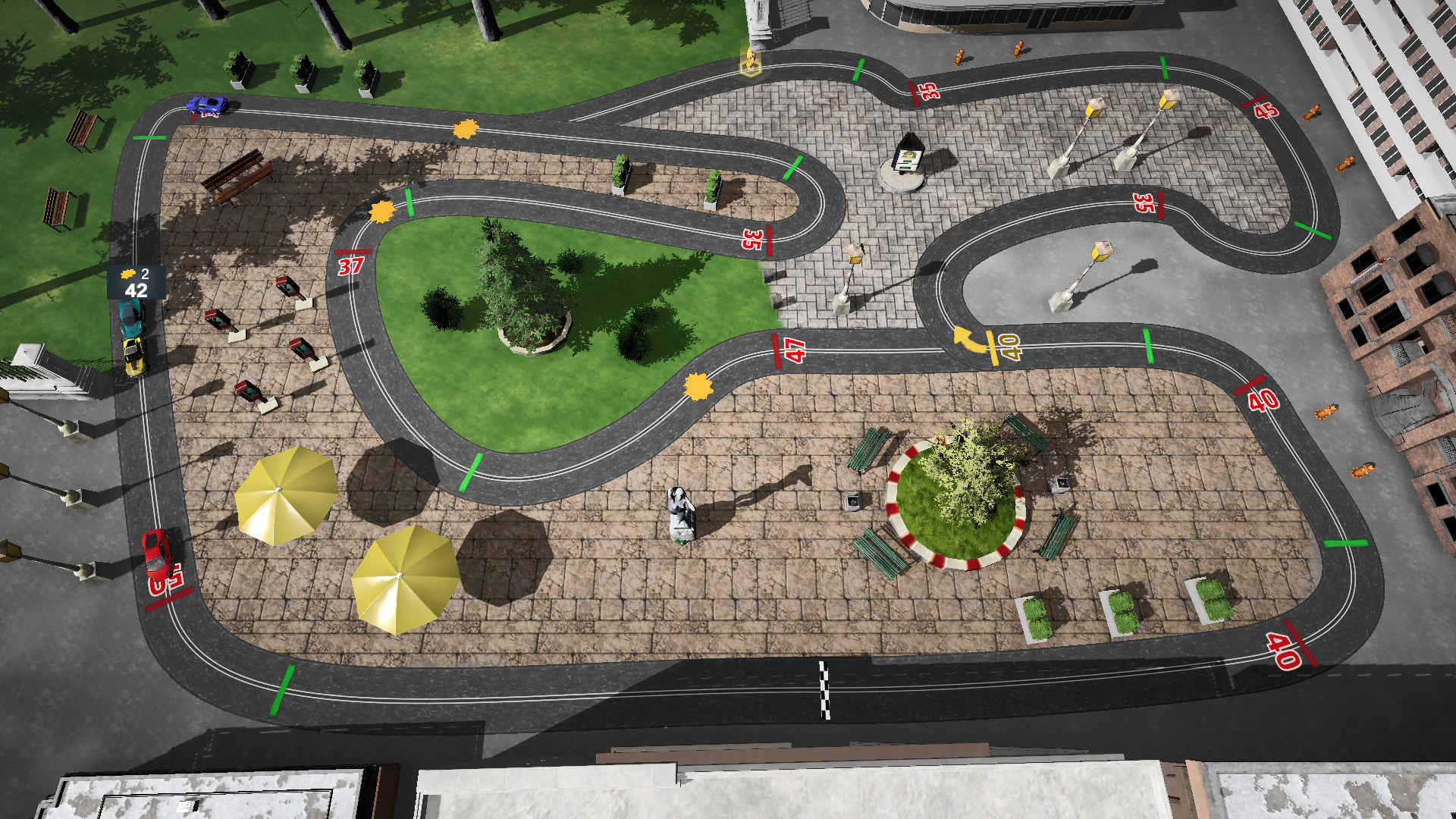Select the red 47 speed marker in the center

click(x=793, y=350)
